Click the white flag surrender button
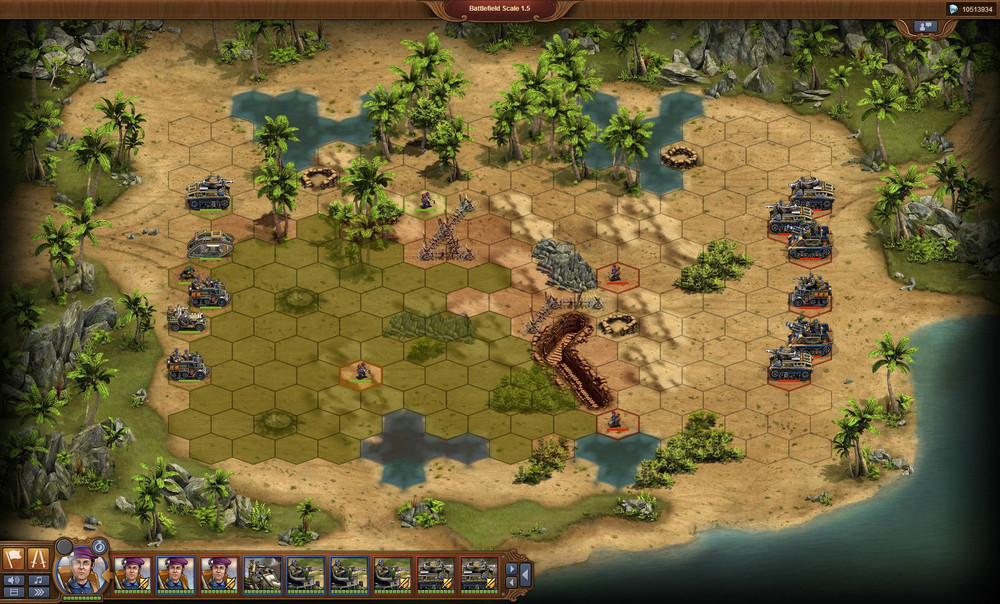Image resolution: width=1000 pixels, height=604 pixels. coord(15,559)
